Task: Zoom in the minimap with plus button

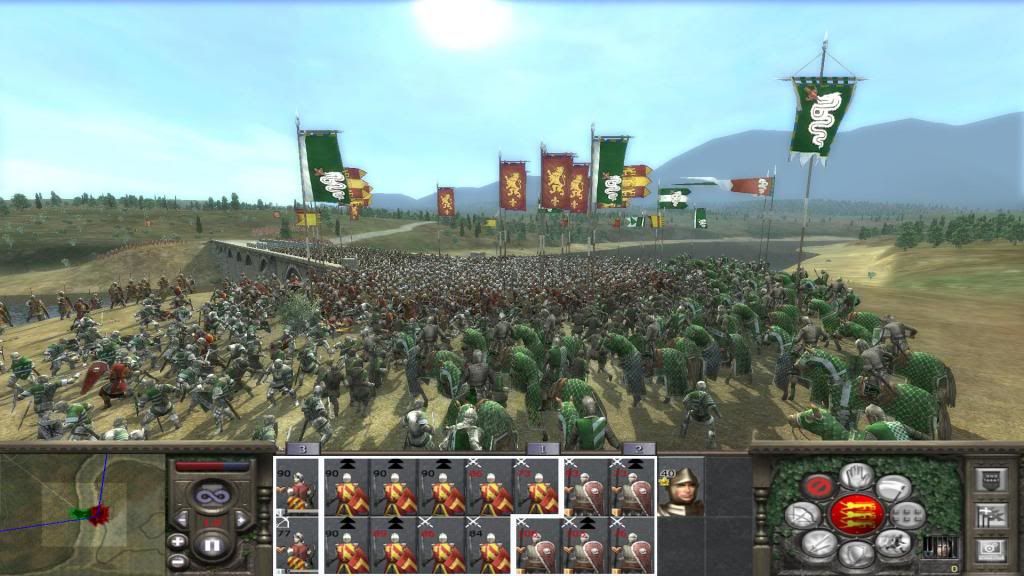Action: [178, 541]
